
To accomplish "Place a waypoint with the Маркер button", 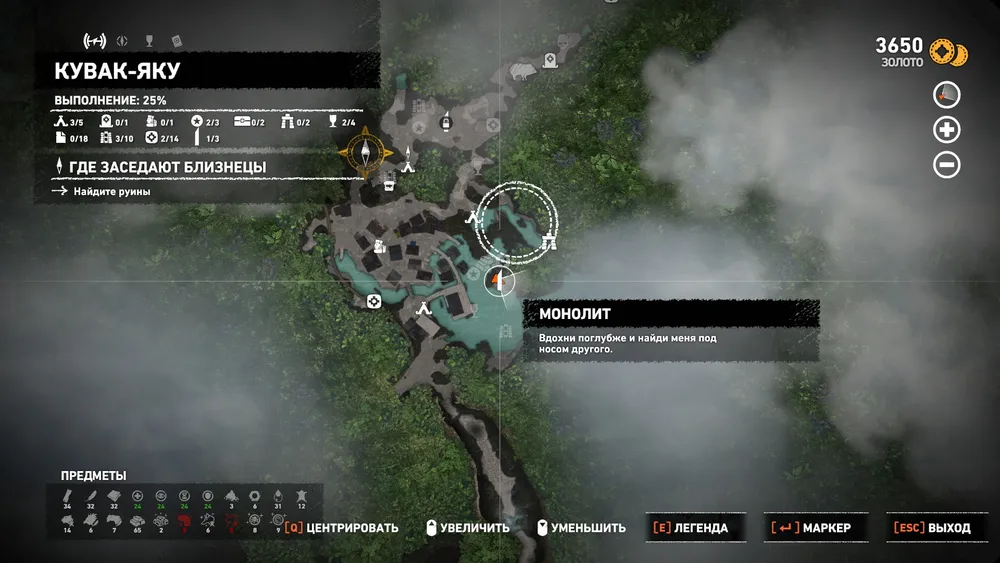I will pos(810,528).
